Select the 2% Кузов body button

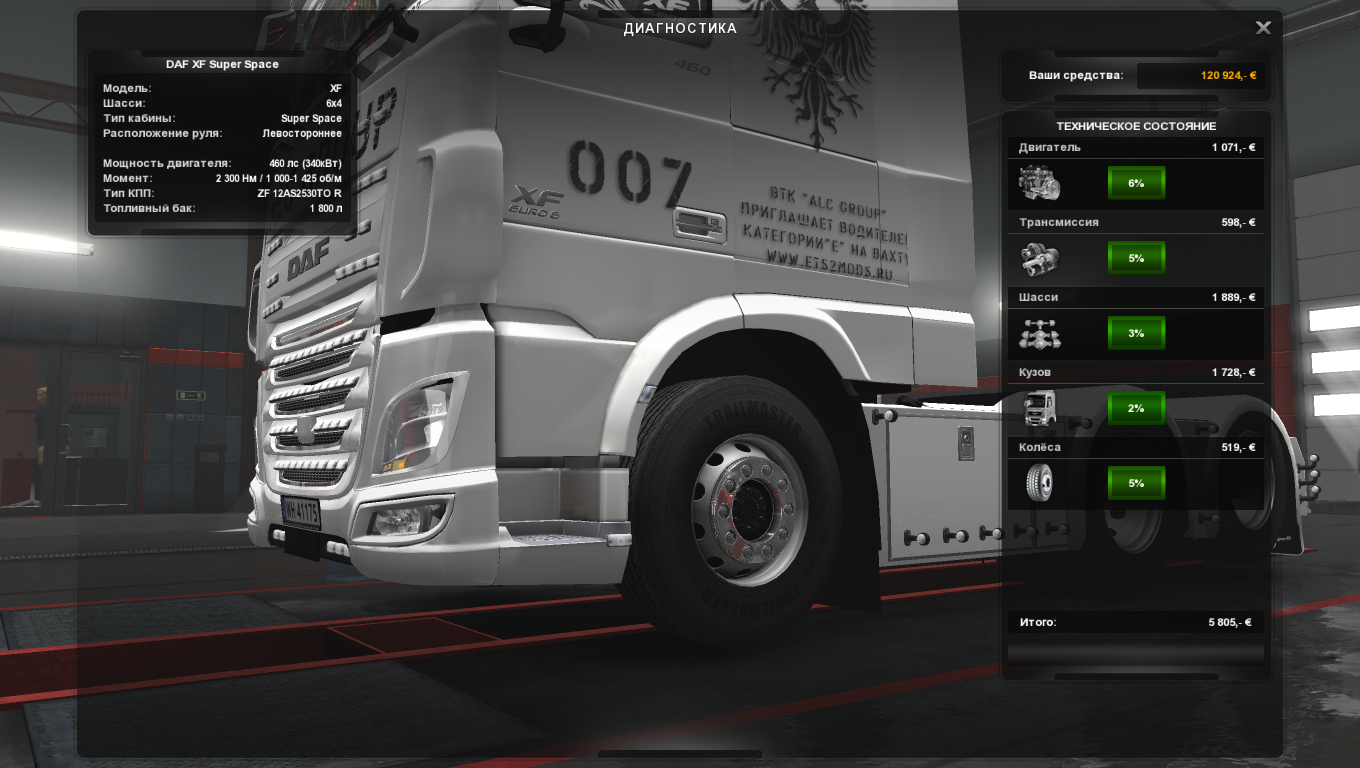[x=1136, y=408]
